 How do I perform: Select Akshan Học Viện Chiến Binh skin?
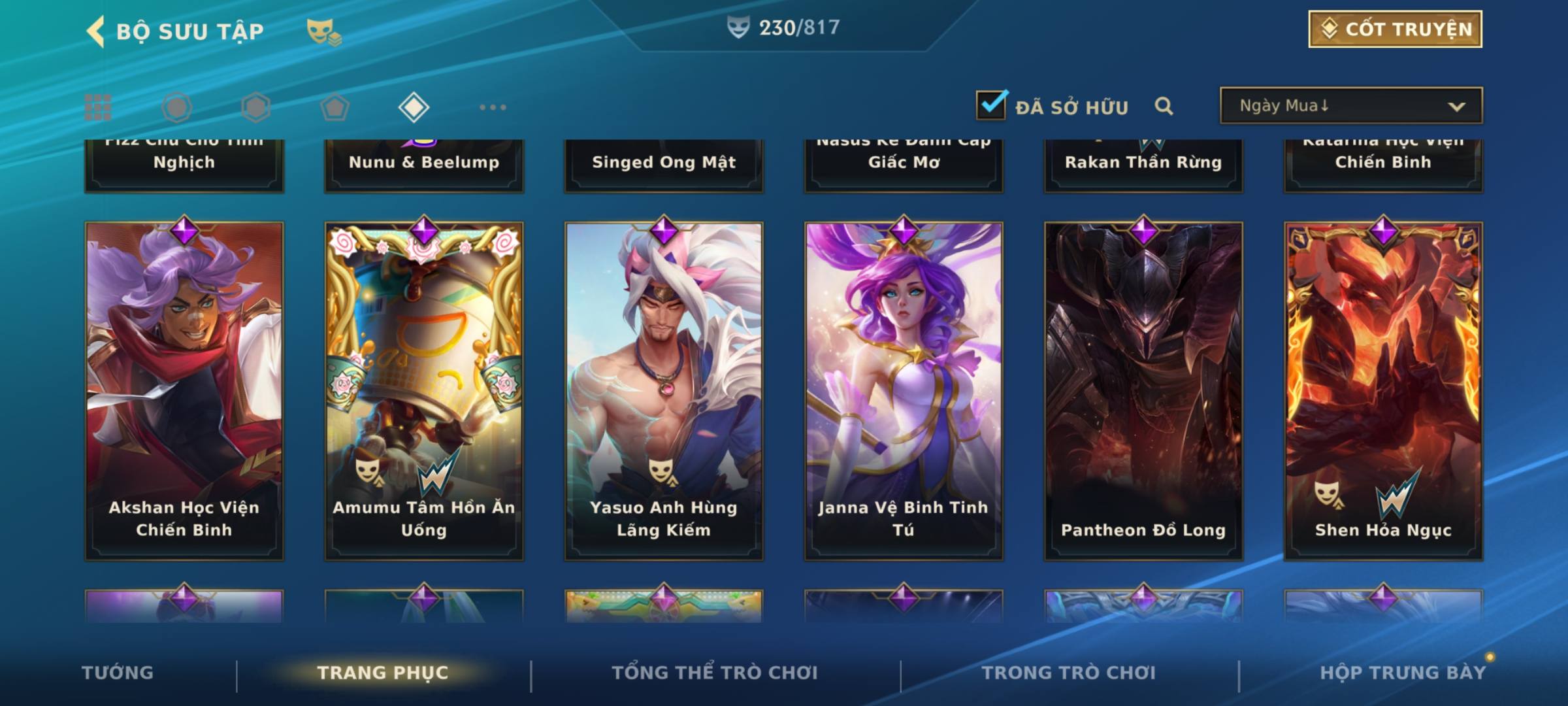point(184,391)
